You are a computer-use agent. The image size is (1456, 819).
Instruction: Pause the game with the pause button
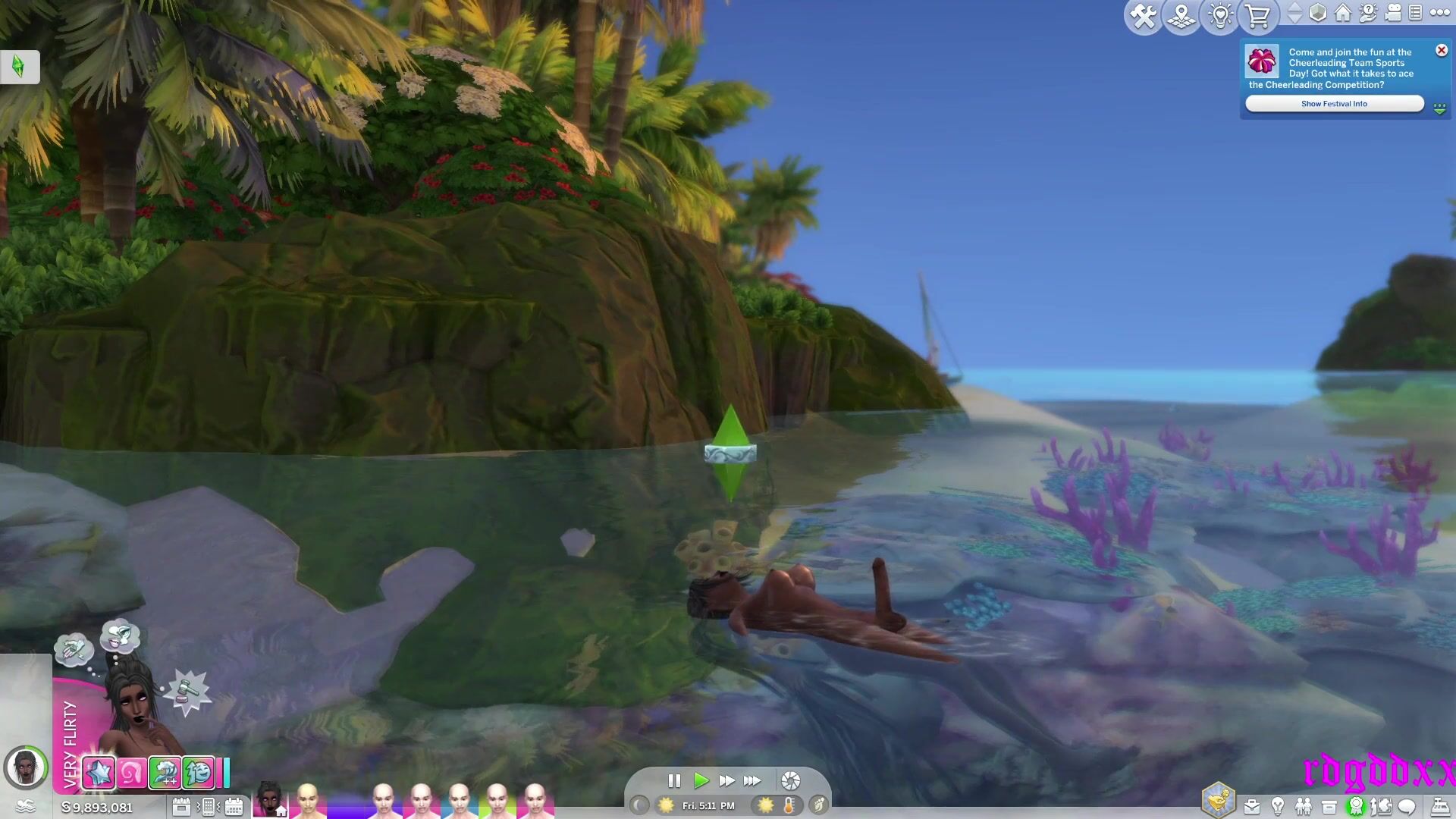pyautogui.click(x=674, y=780)
